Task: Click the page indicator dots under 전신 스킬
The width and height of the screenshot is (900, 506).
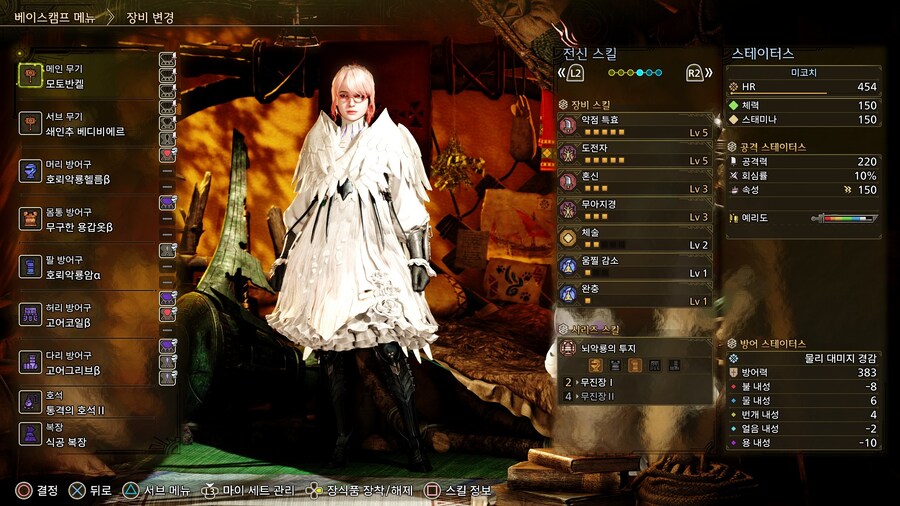Action: click(x=634, y=73)
